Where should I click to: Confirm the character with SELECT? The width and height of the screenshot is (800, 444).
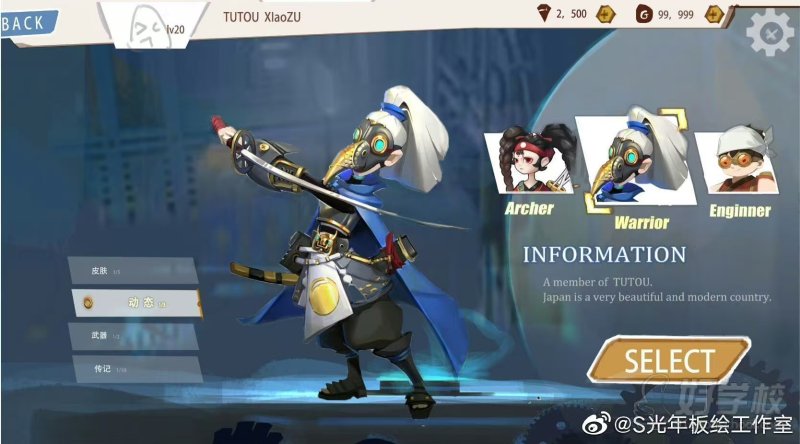[x=669, y=360]
